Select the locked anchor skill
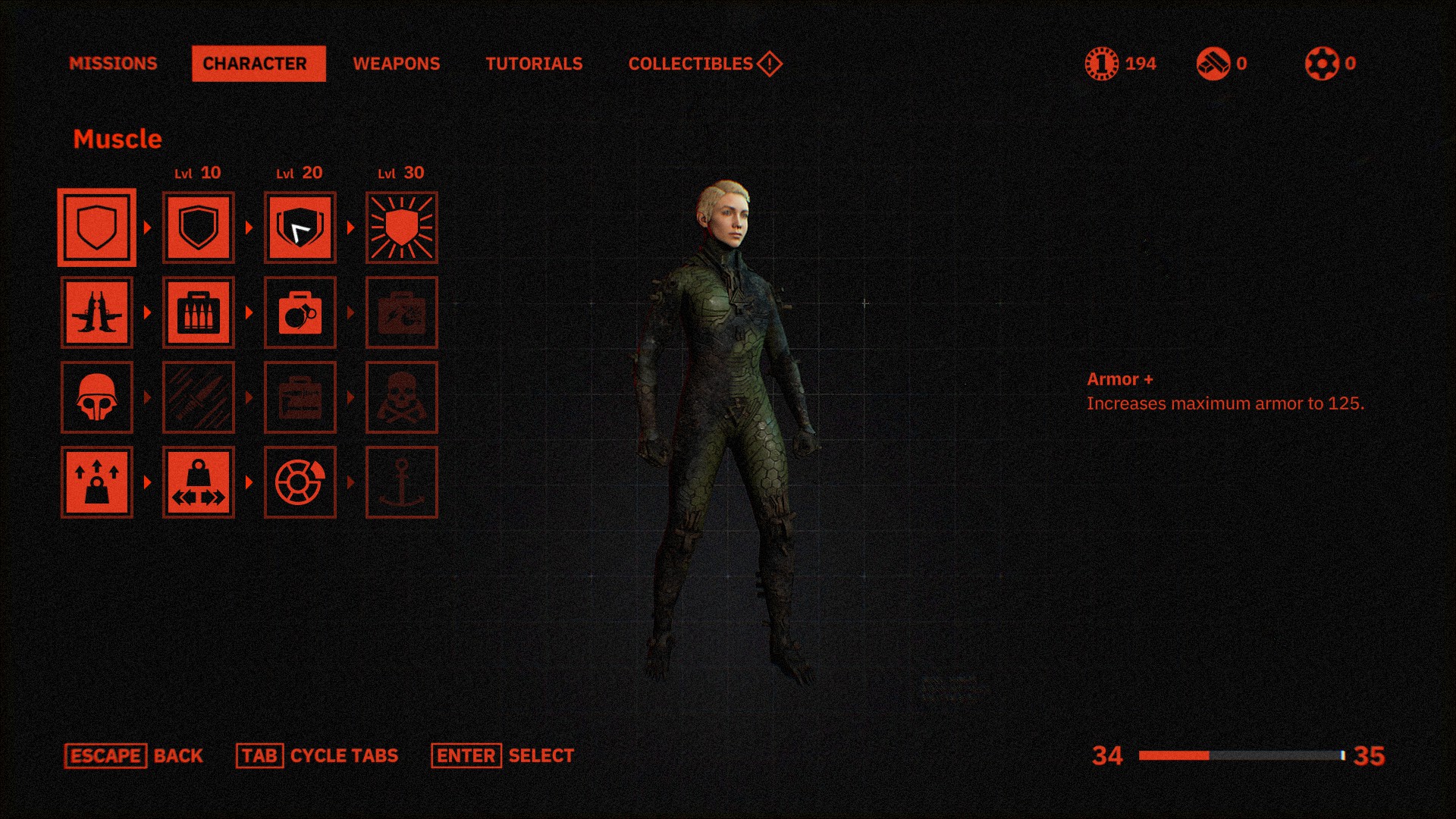This screenshot has width=1456, height=819. (x=402, y=482)
